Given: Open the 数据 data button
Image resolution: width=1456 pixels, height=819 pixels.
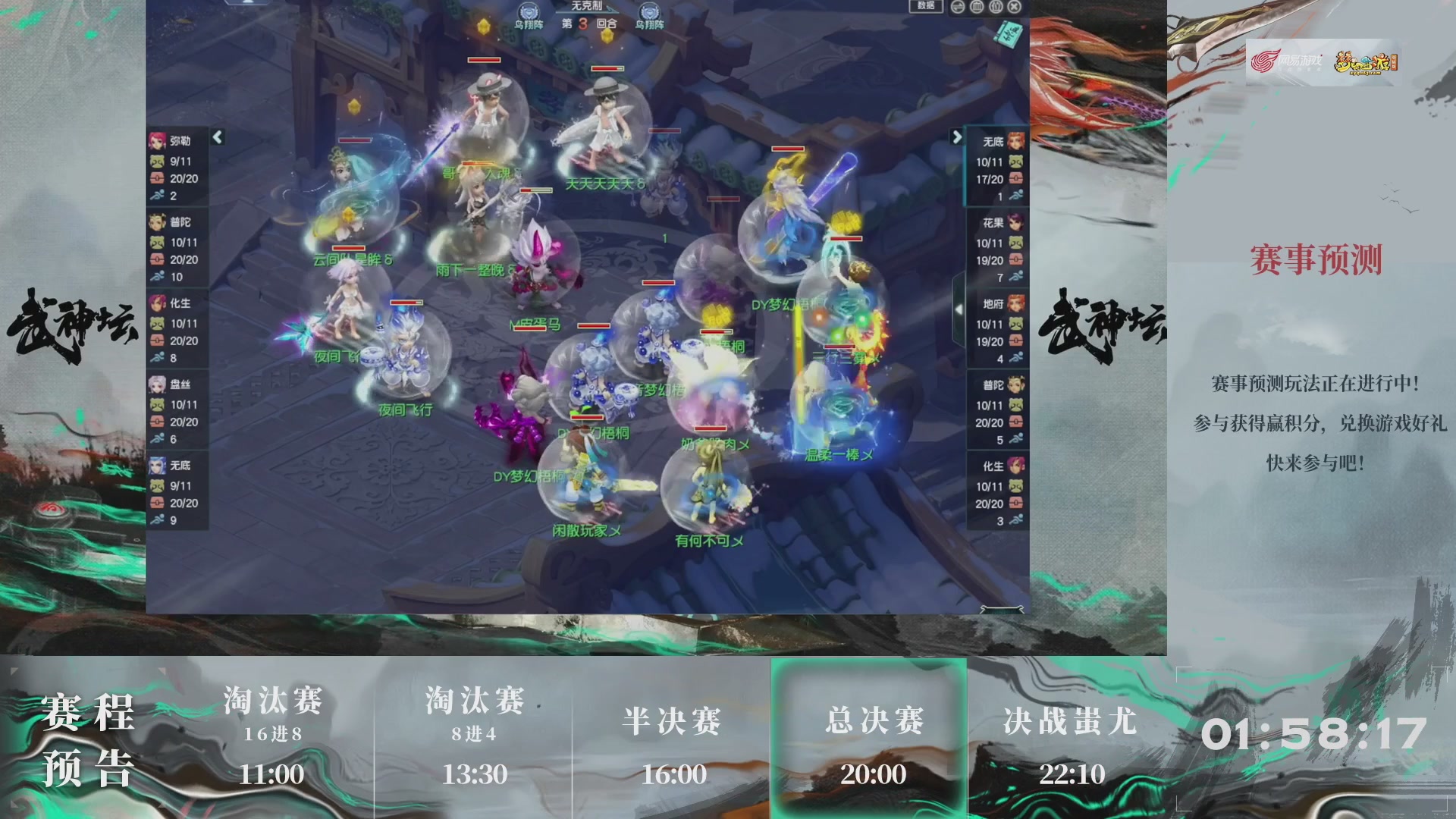Looking at the screenshot, I should point(927,8).
